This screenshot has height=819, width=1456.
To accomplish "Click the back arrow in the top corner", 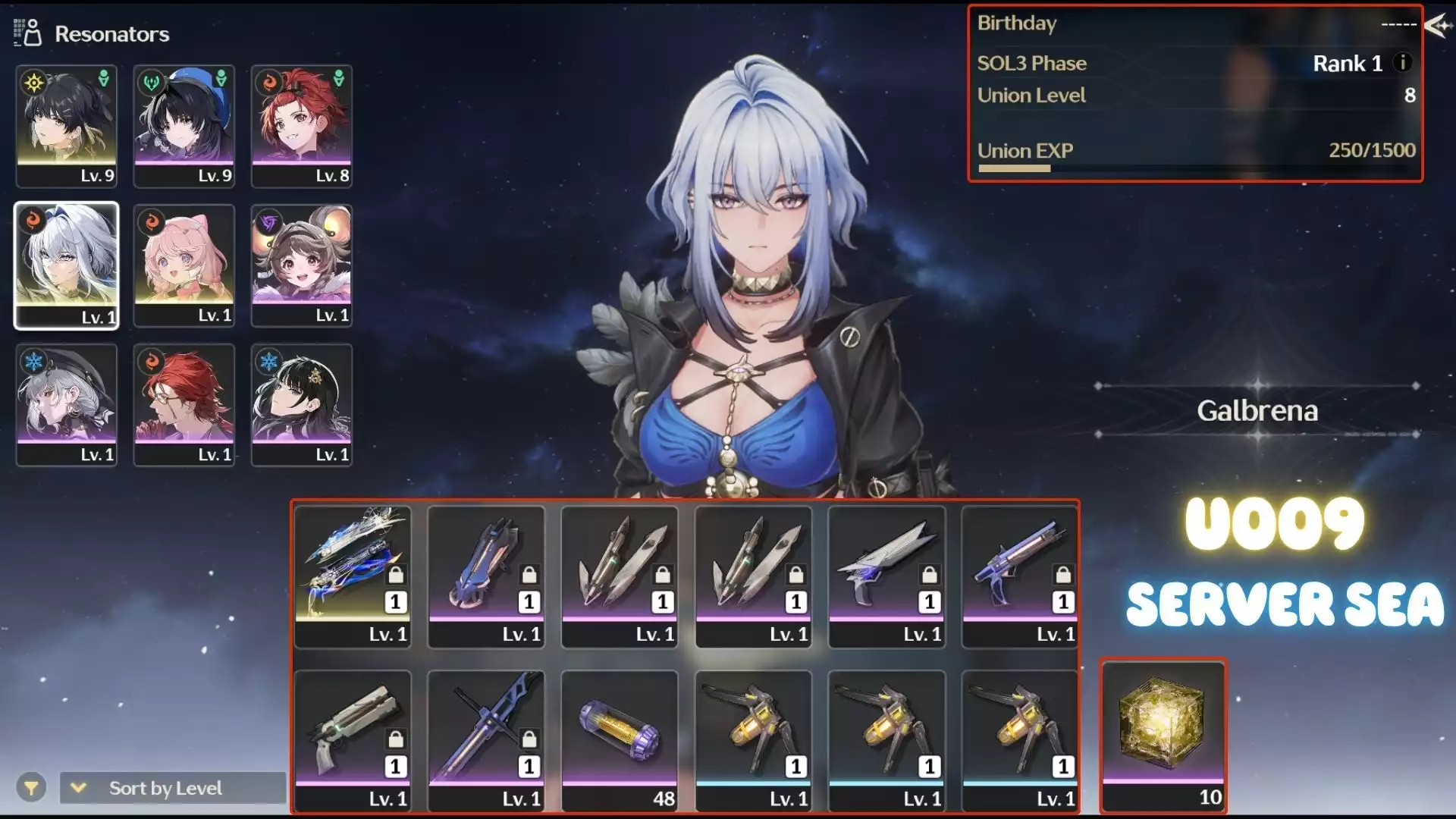I will pyautogui.click(x=1437, y=26).
